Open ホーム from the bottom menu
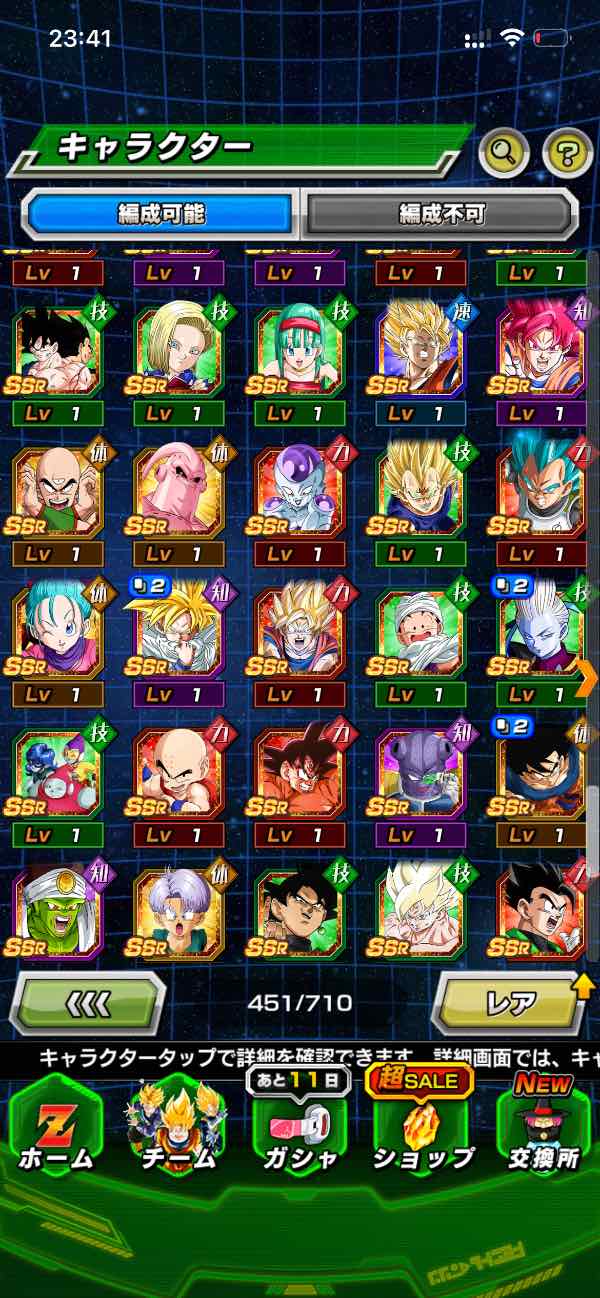 pos(56,1125)
